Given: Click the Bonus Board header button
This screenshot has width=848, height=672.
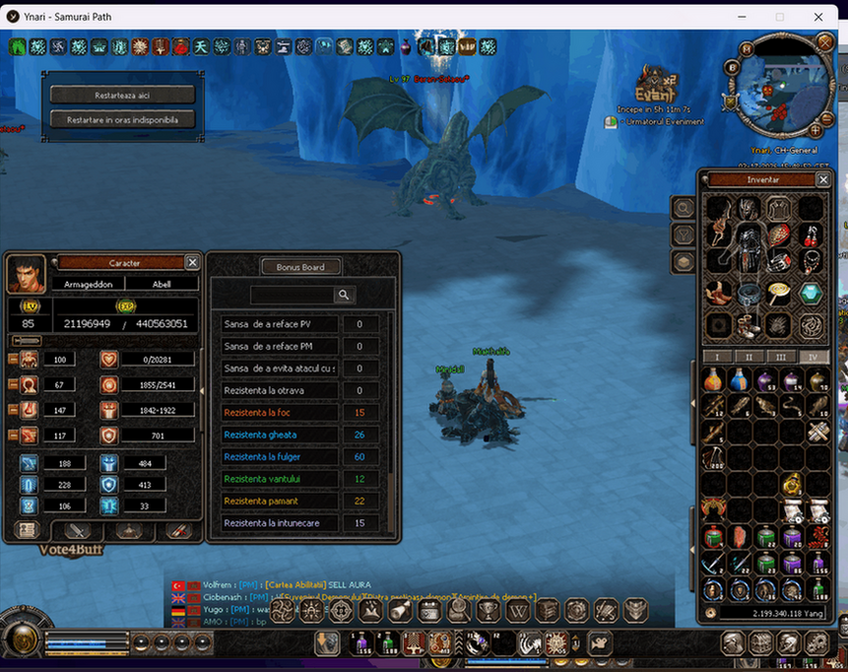Looking at the screenshot, I should coord(301,267).
